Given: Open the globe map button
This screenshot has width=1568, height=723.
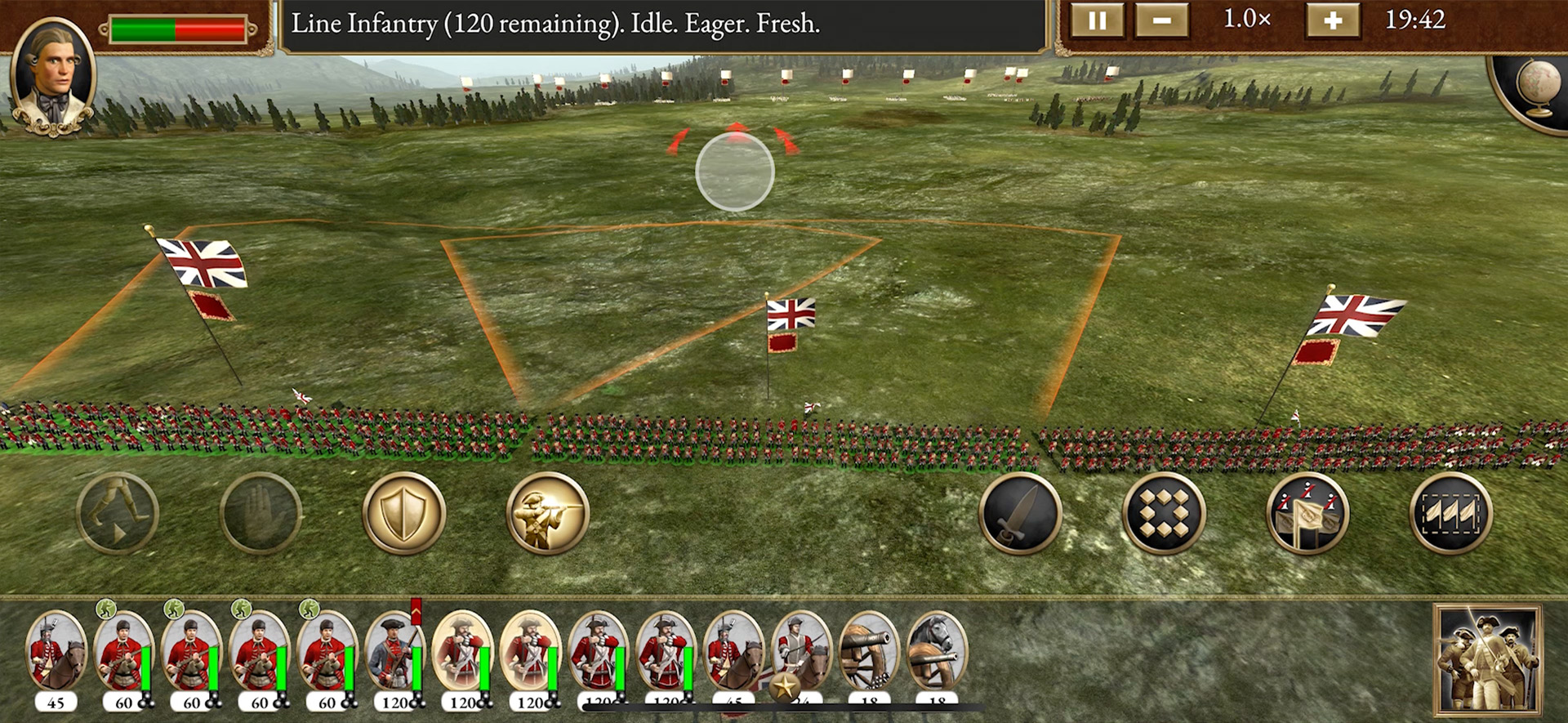Looking at the screenshot, I should click(x=1537, y=86).
